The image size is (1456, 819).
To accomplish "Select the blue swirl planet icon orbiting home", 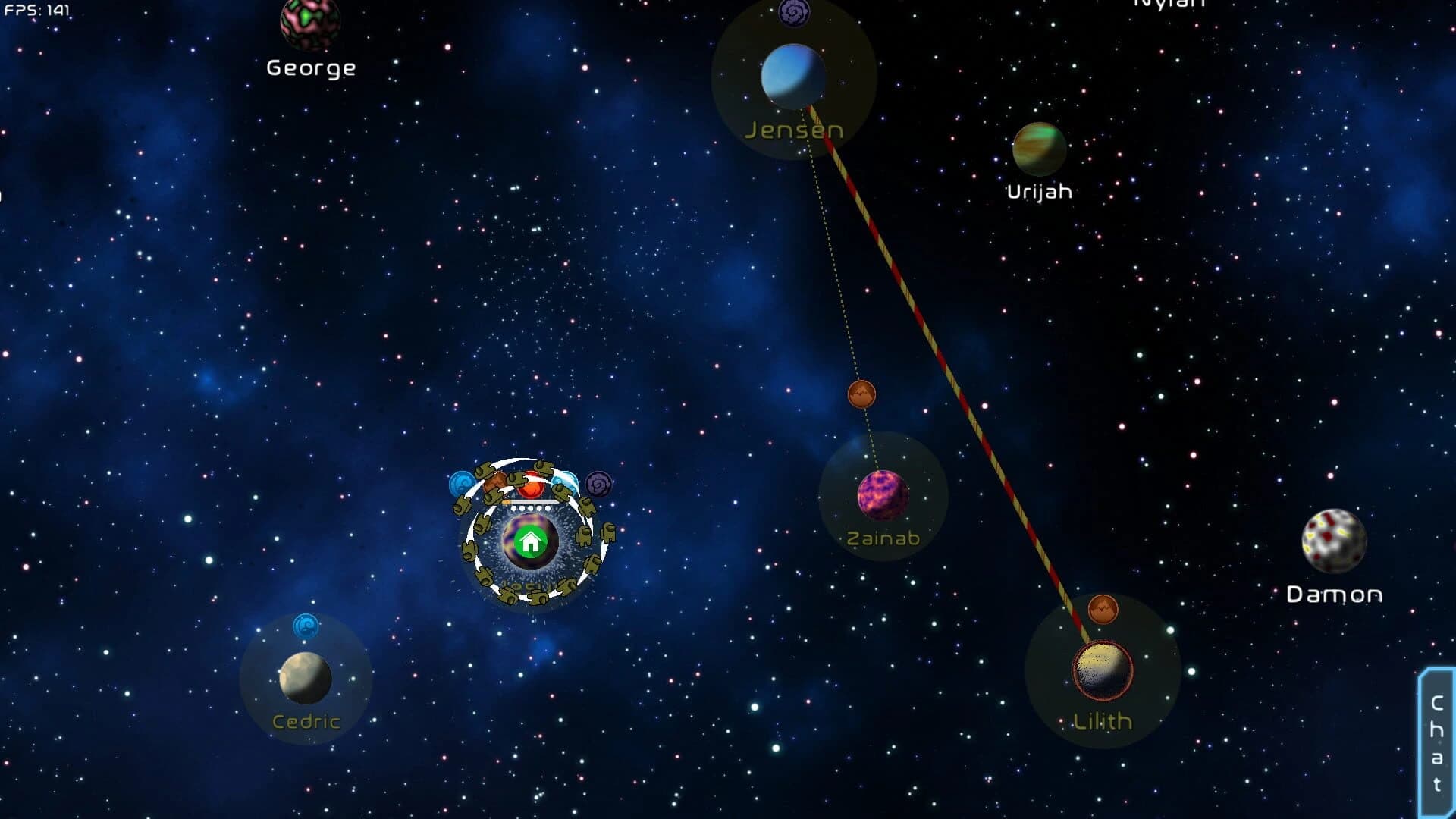I will [x=460, y=483].
